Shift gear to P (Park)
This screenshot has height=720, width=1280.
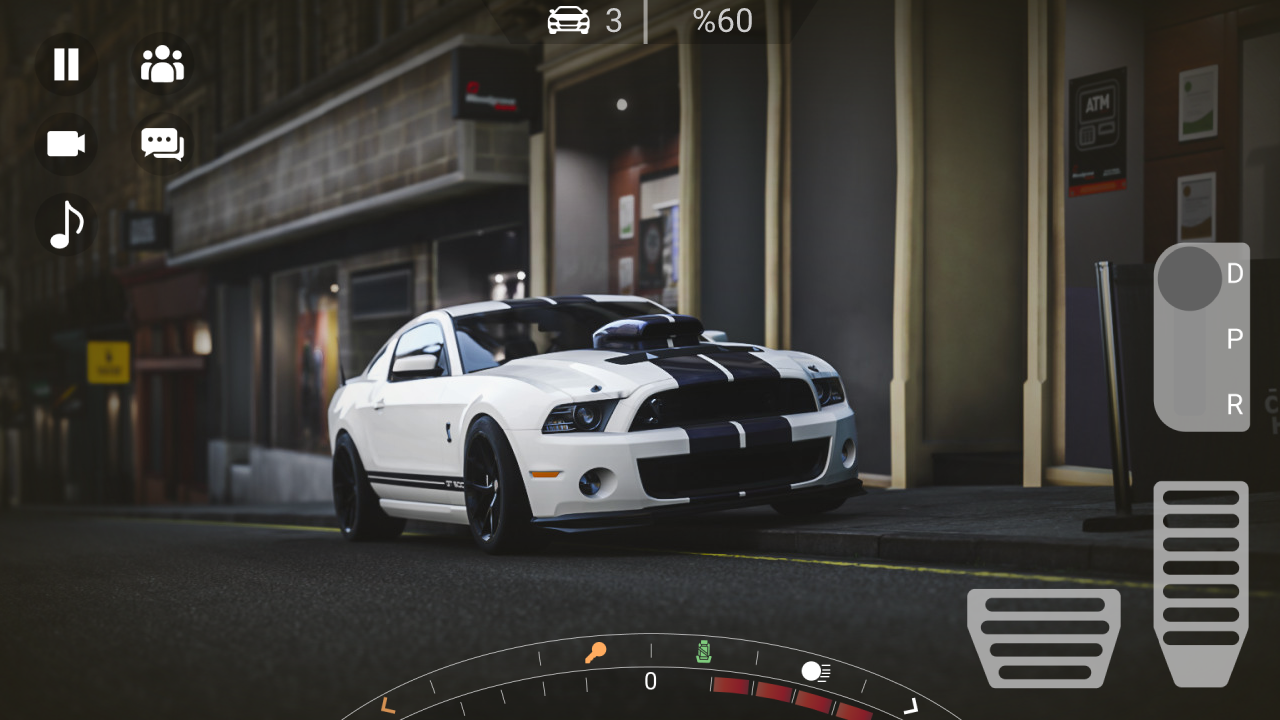[x=1234, y=340]
